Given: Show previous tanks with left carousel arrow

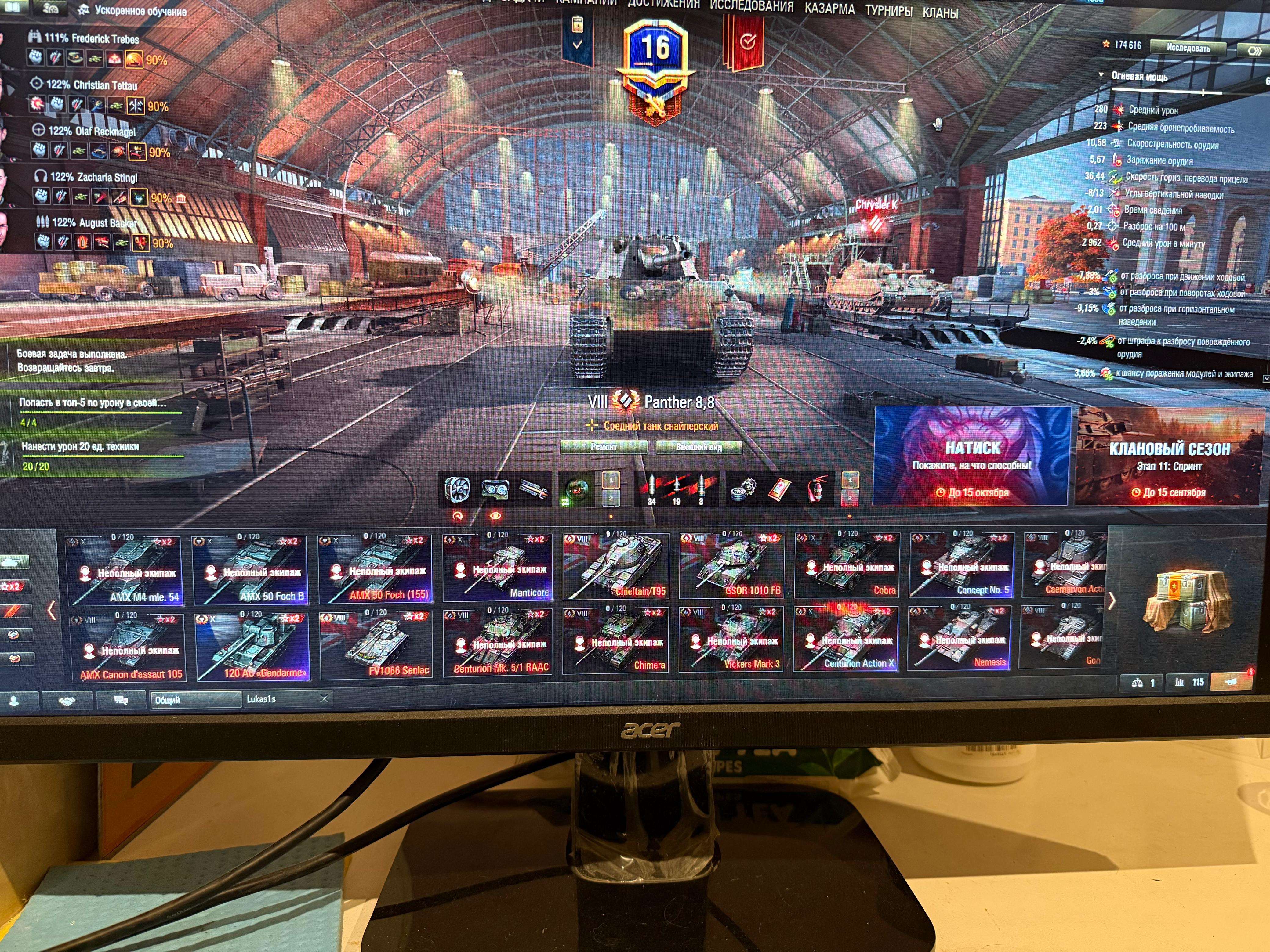Looking at the screenshot, I should (52, 609).
